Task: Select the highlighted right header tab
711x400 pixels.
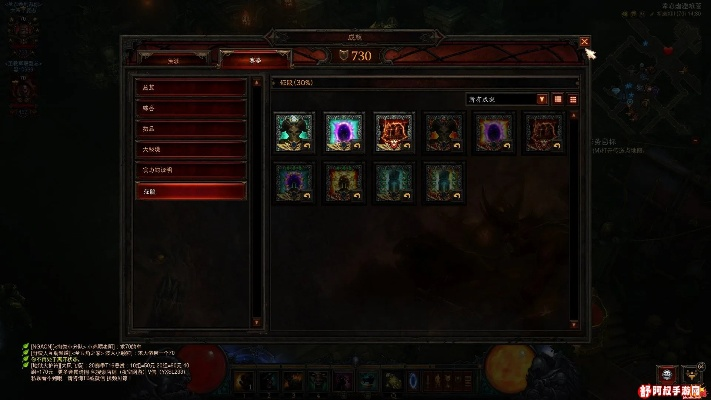Action: [255, 60]
